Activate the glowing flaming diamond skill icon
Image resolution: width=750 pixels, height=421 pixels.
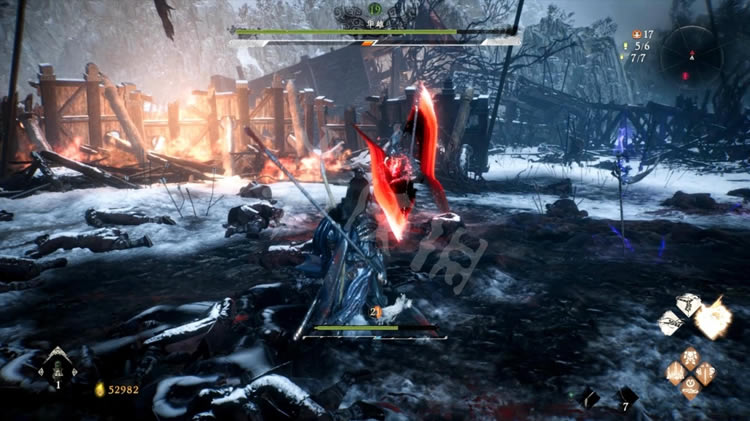point(713,320)
